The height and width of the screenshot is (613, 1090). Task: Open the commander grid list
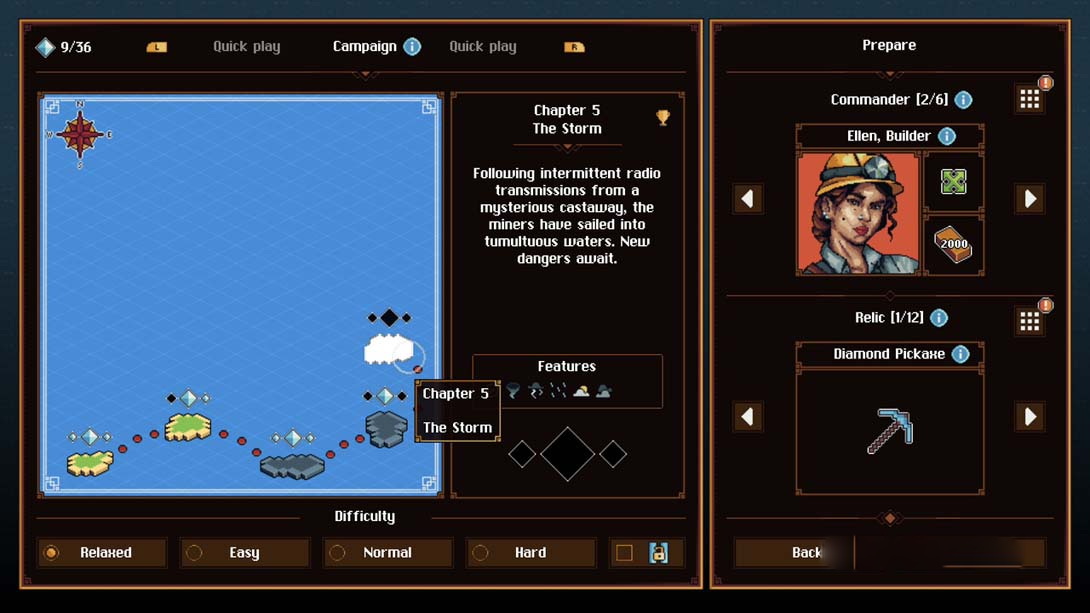pyautogui.click(x=1030, y=99)
